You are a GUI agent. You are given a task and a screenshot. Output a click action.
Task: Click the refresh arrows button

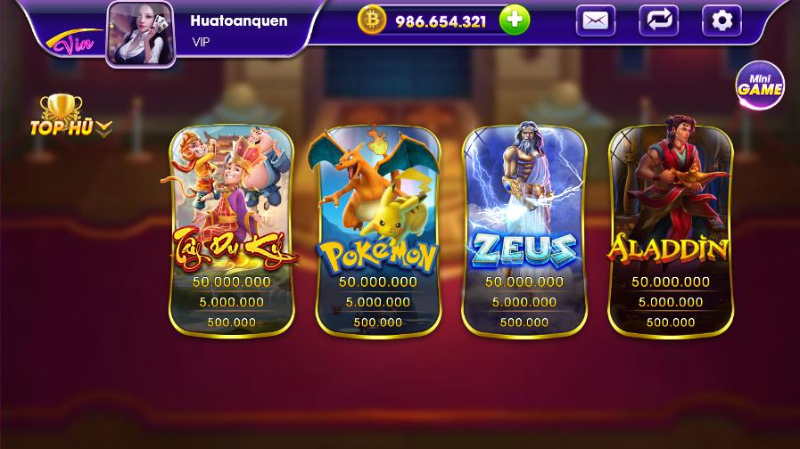click(x=658, y=20)
